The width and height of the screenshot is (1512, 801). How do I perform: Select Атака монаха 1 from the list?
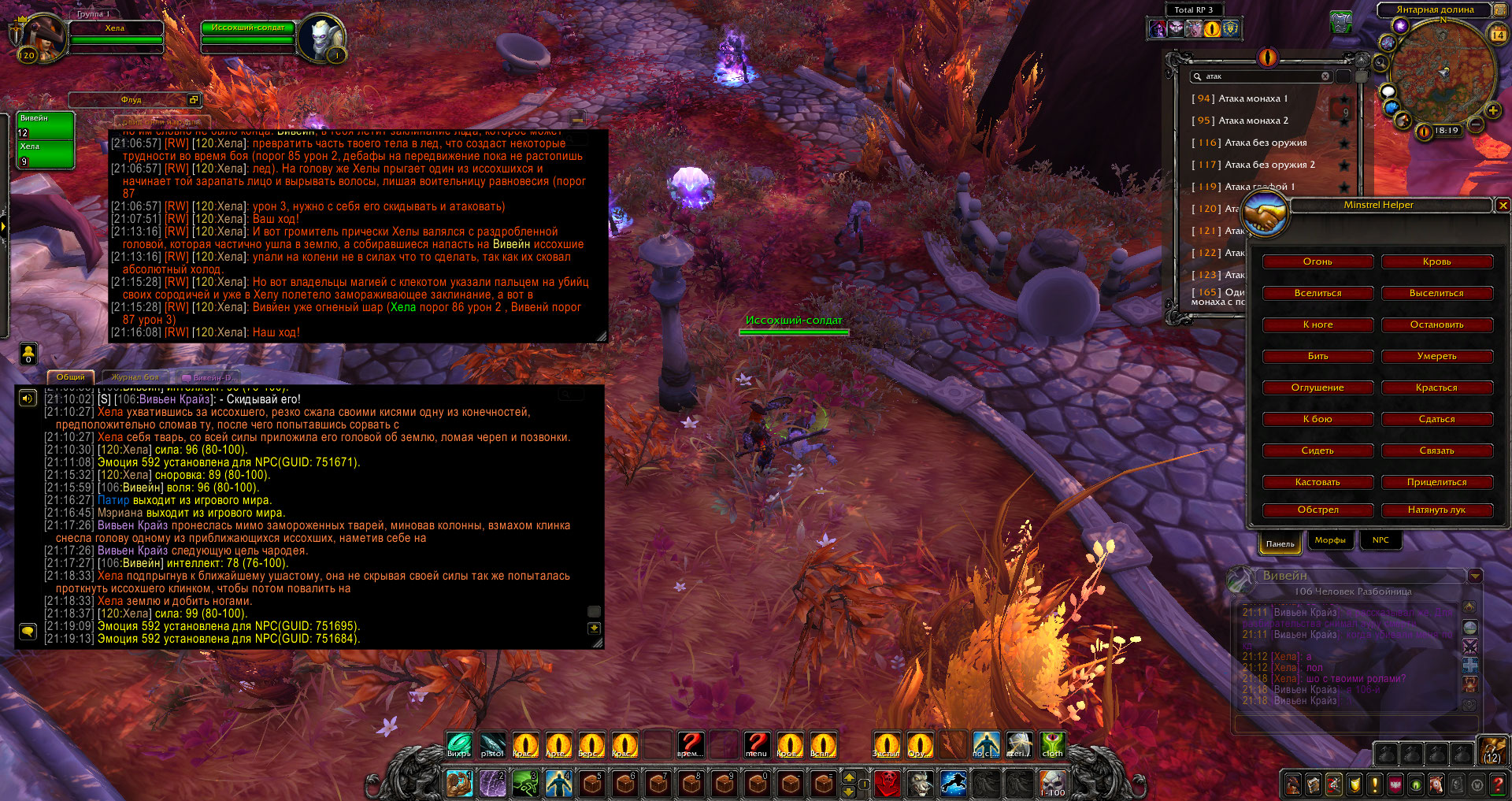pos(1252,98)
